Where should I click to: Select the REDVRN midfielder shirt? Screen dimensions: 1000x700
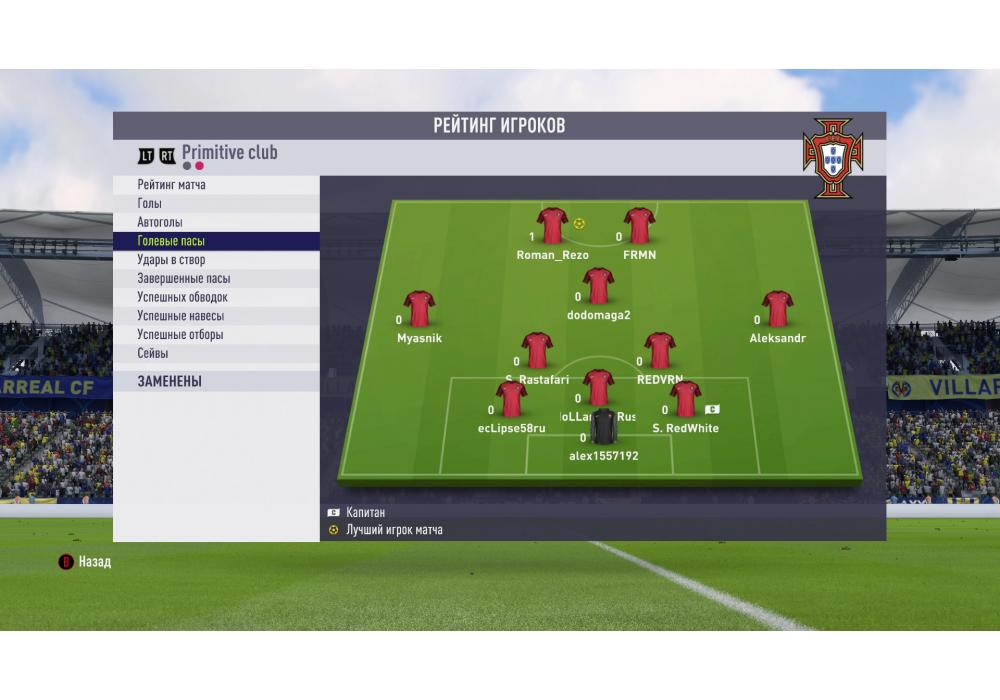[x=659, y=352]
